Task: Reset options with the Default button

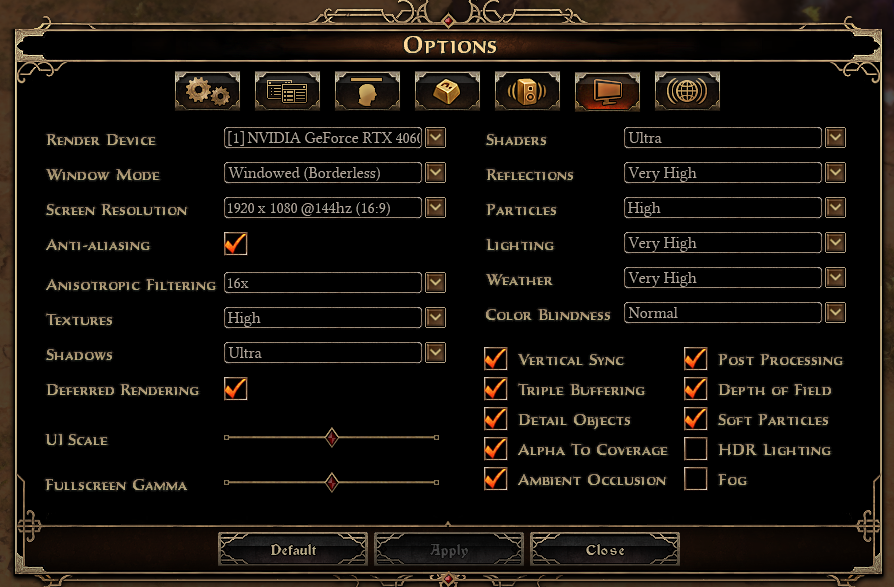Action: click(293, 550)
